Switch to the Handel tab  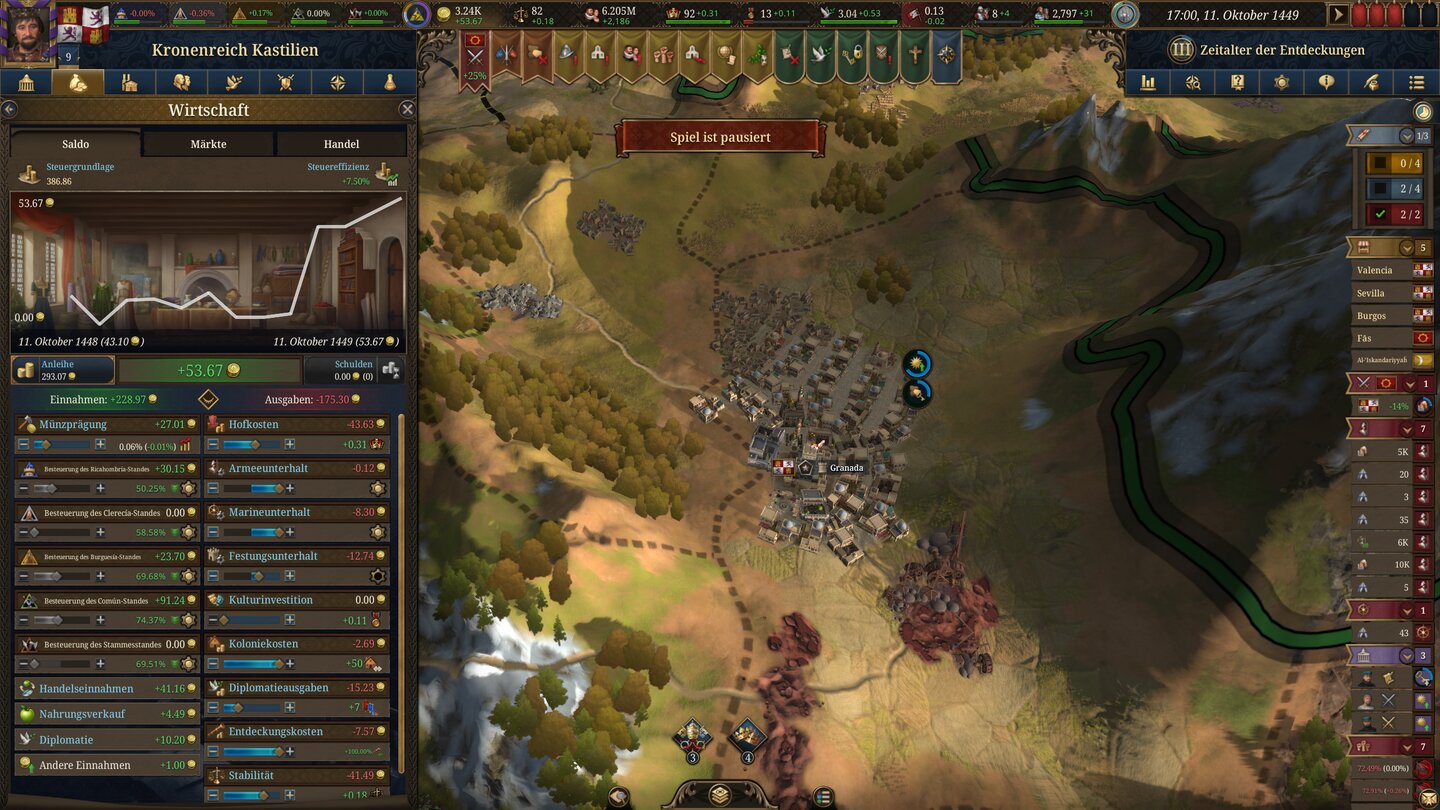341,143
